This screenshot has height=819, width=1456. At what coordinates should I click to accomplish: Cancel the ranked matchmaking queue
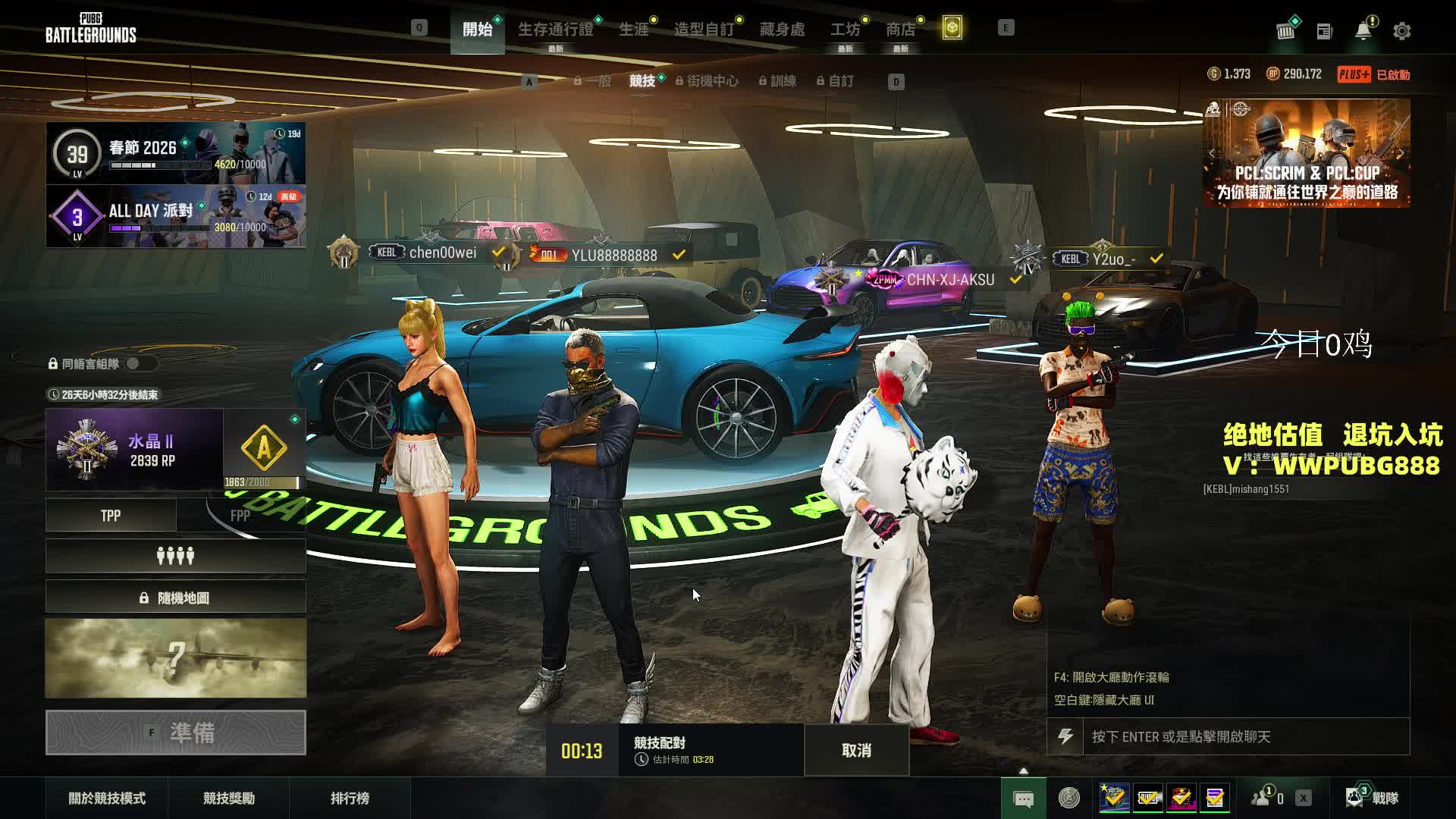coord(856,750)
